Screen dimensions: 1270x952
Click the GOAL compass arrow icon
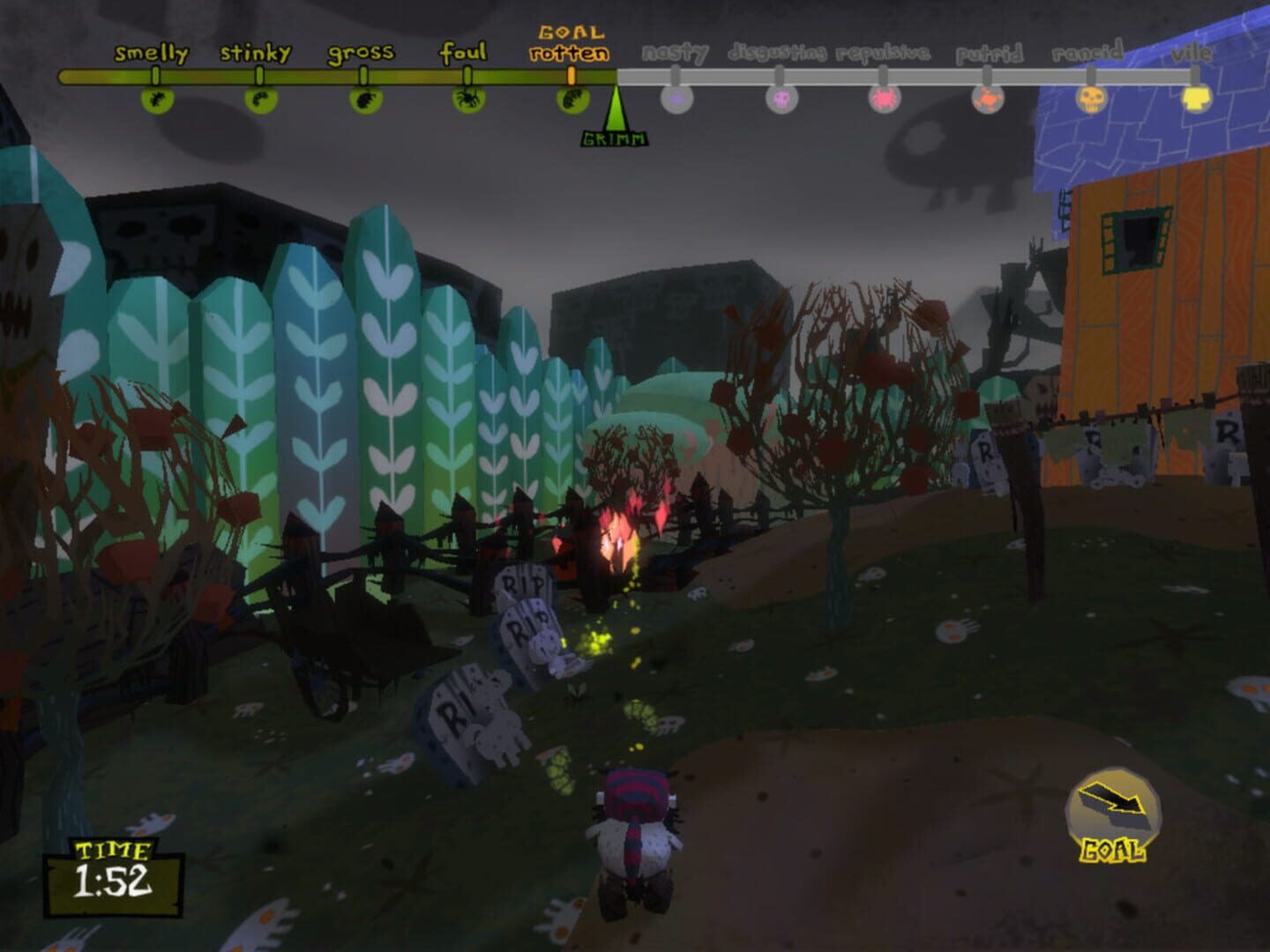tap(1114, 798)
